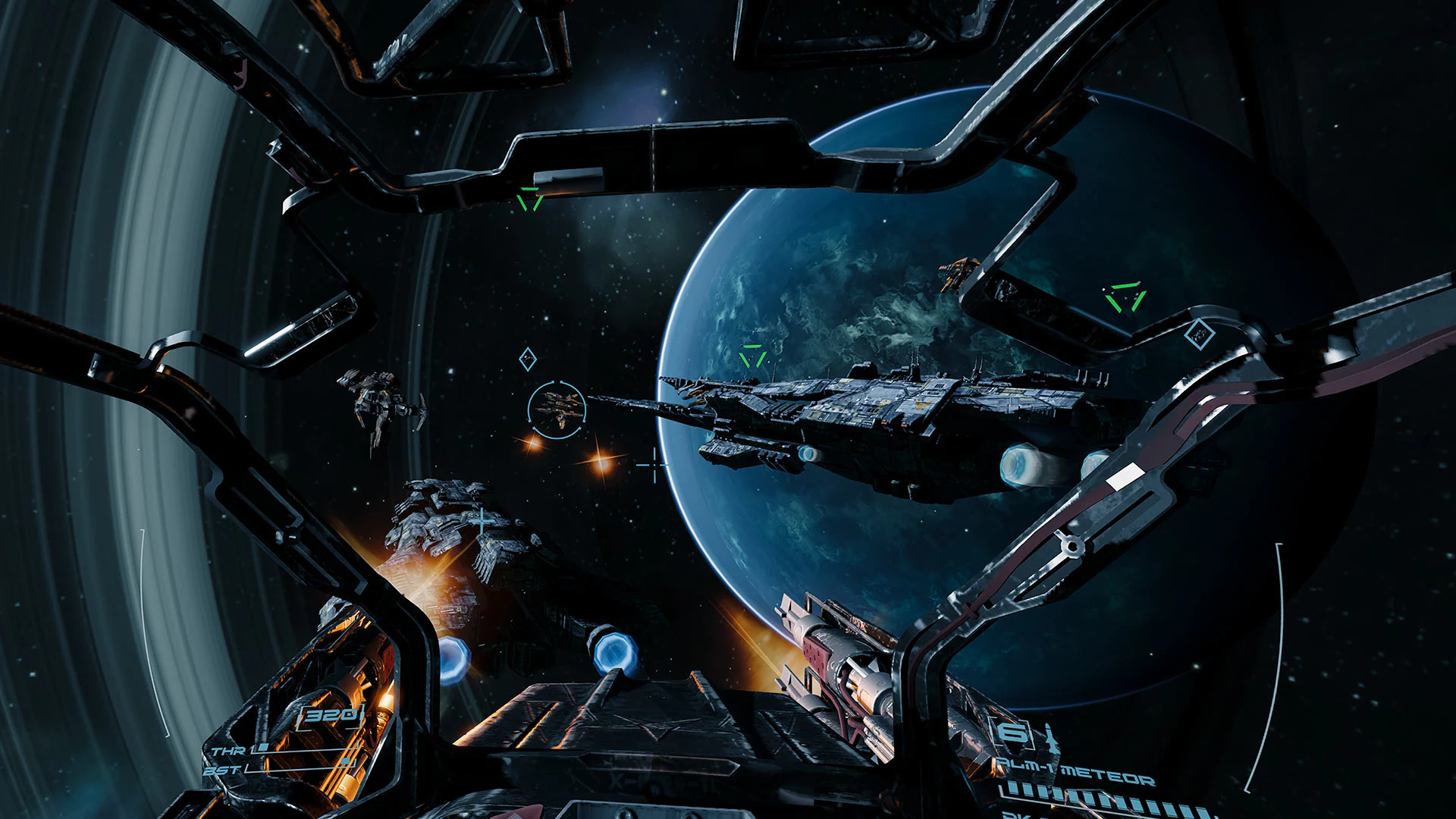Adjust the THR throttle slider
This screenshot has width=1456, height=819.
(x=264, y=748)
